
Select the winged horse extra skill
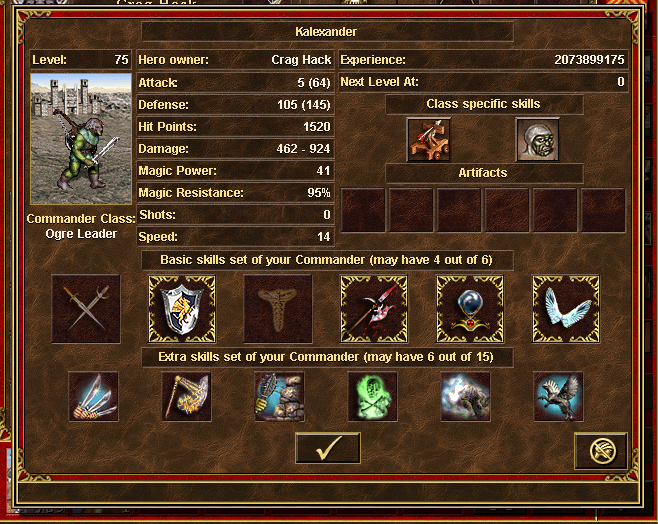click(559, 396)
